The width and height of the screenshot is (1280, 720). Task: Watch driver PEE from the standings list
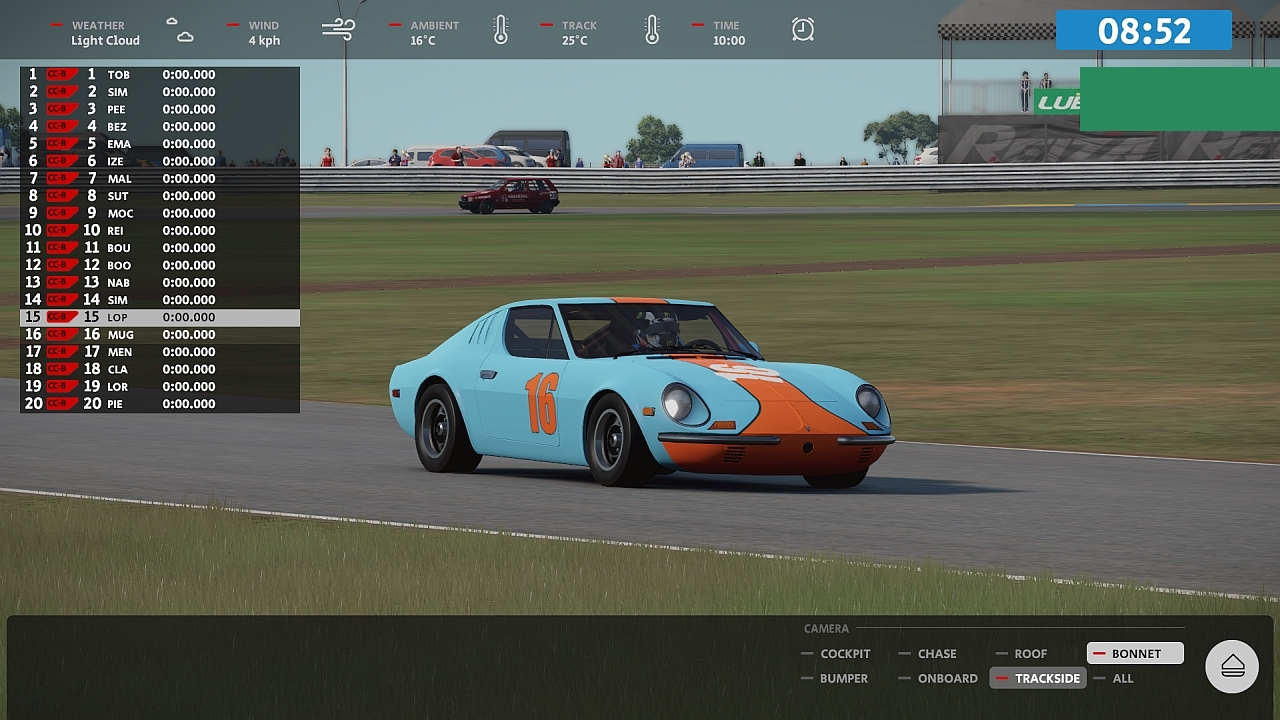[x=160, y=109]
